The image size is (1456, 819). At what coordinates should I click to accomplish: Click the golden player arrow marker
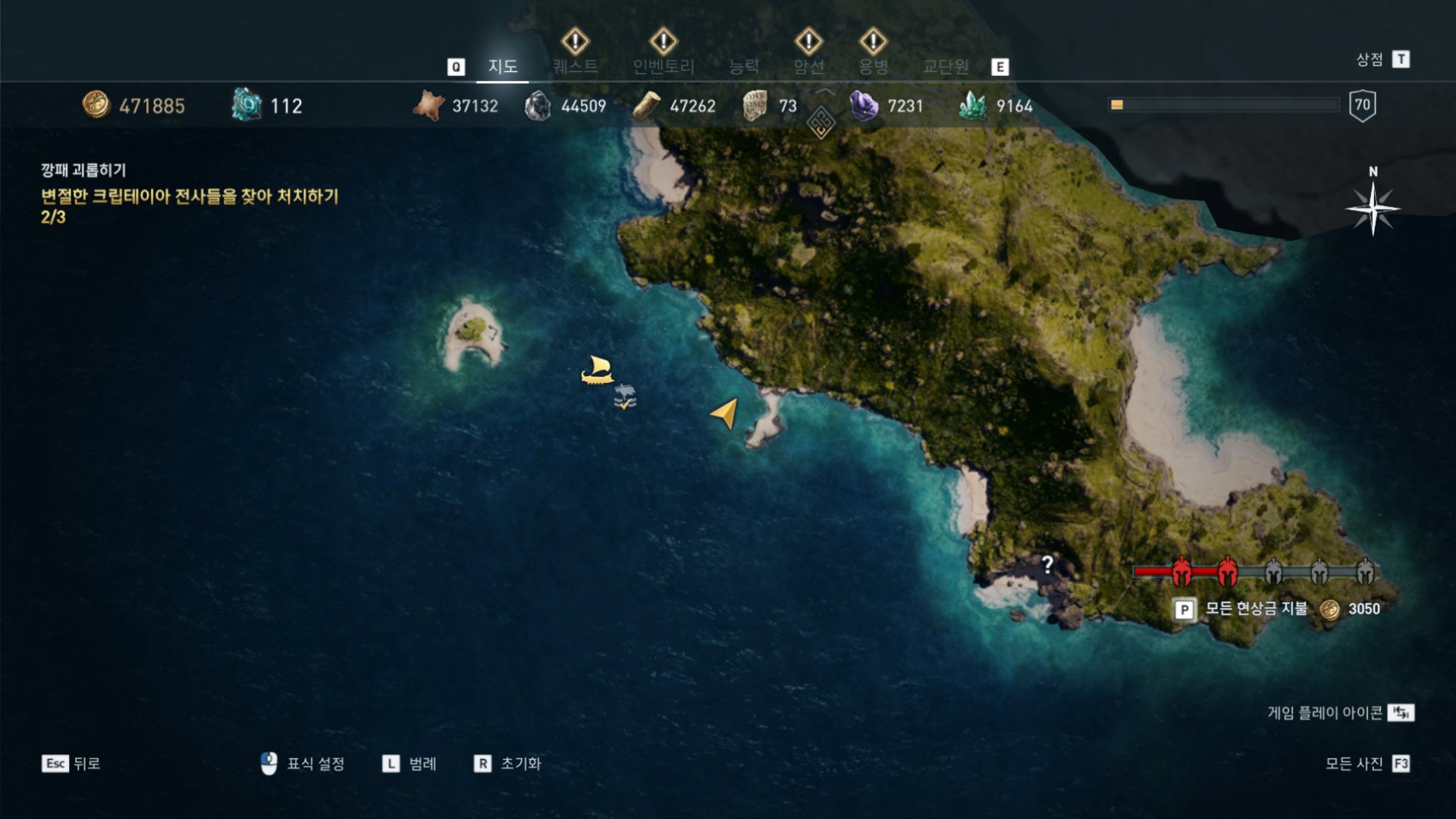pos(725,413)
